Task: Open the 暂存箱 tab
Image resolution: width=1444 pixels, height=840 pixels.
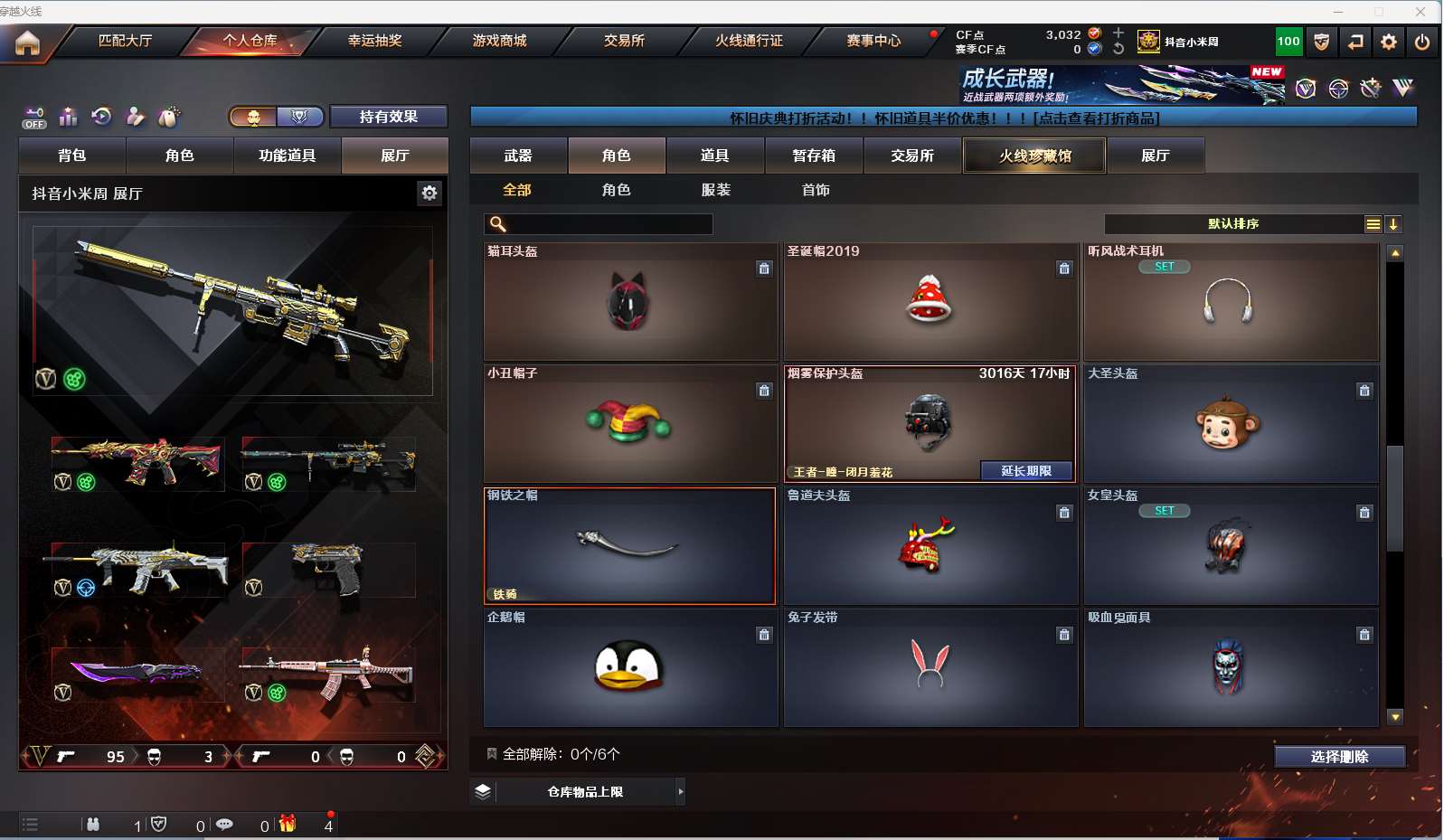Action: pyautogui.click(x=814, y=156)
